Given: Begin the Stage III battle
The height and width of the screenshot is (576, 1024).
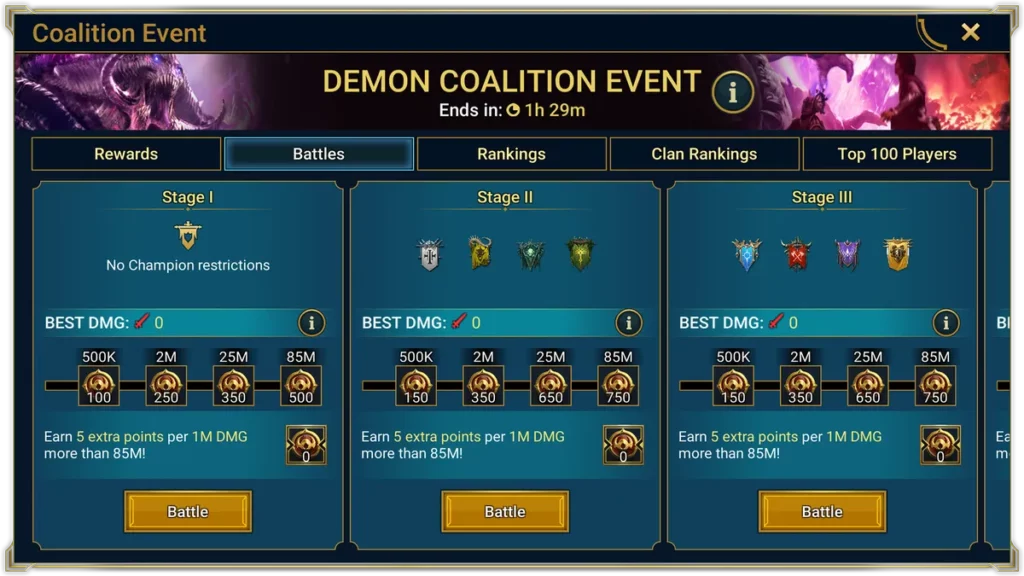Looking at the screenshot, I should pyautogui.click(x=822, y=511).
